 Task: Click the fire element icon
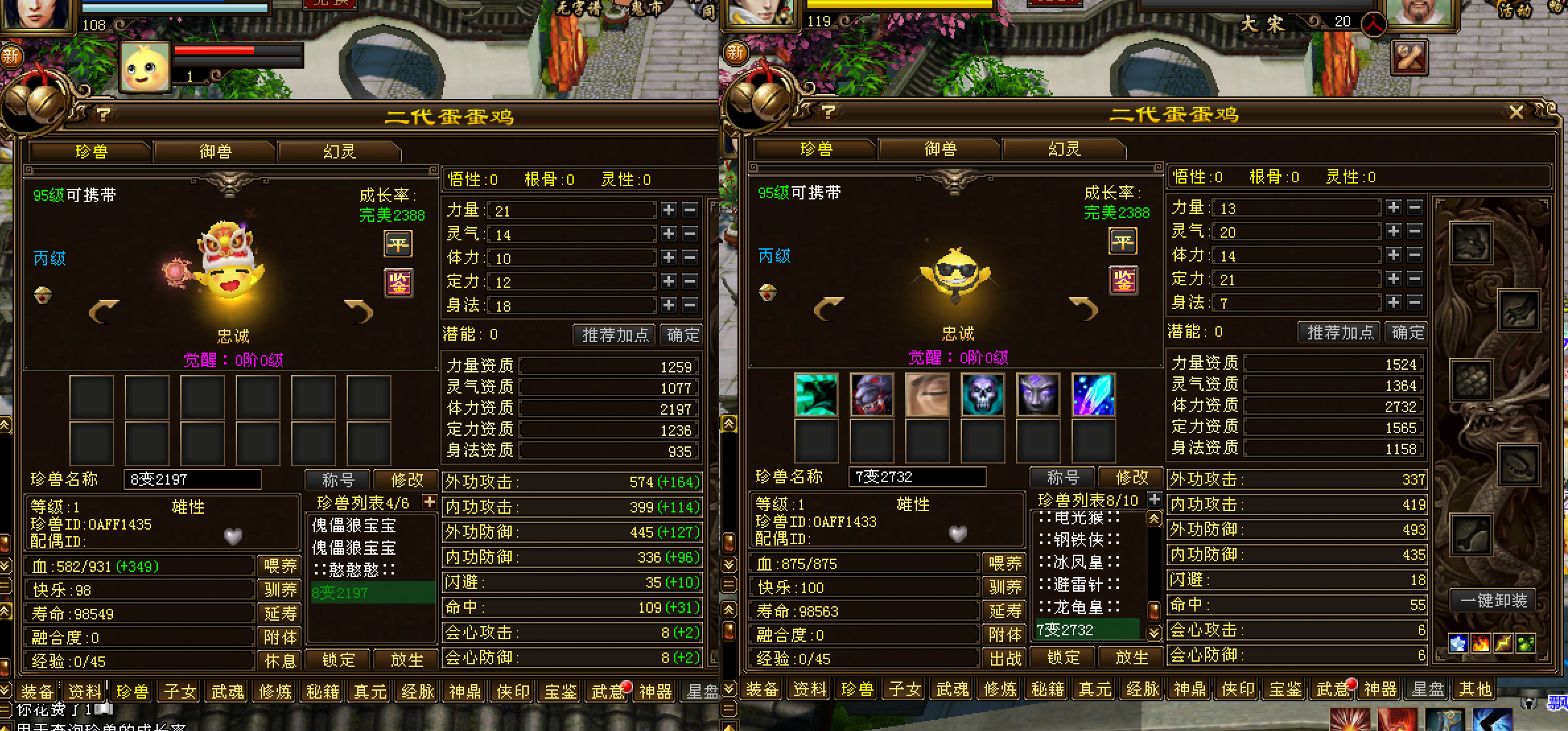tap(1481, 643)
